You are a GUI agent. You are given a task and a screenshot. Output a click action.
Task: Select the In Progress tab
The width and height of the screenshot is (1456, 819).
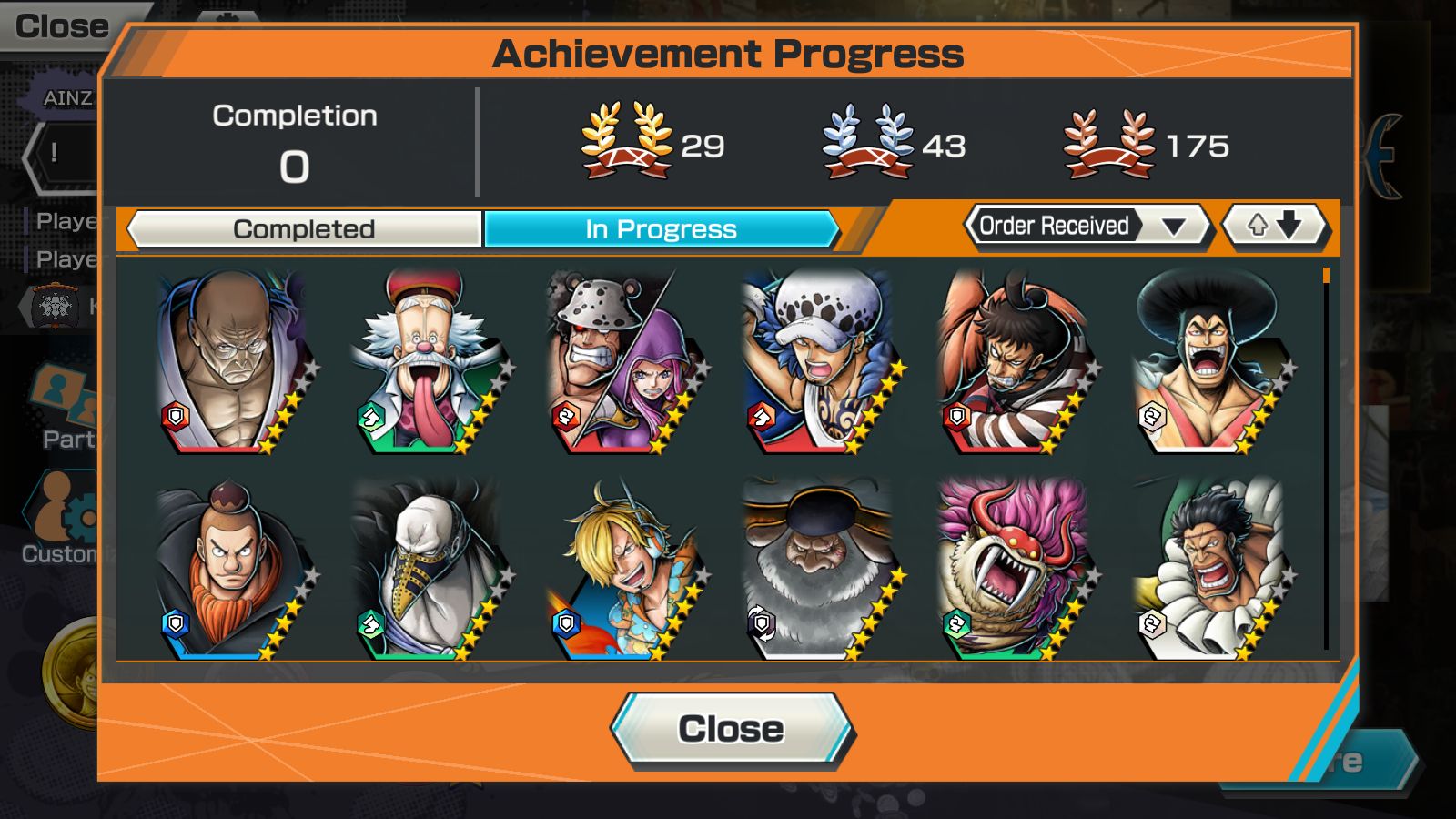661,229
